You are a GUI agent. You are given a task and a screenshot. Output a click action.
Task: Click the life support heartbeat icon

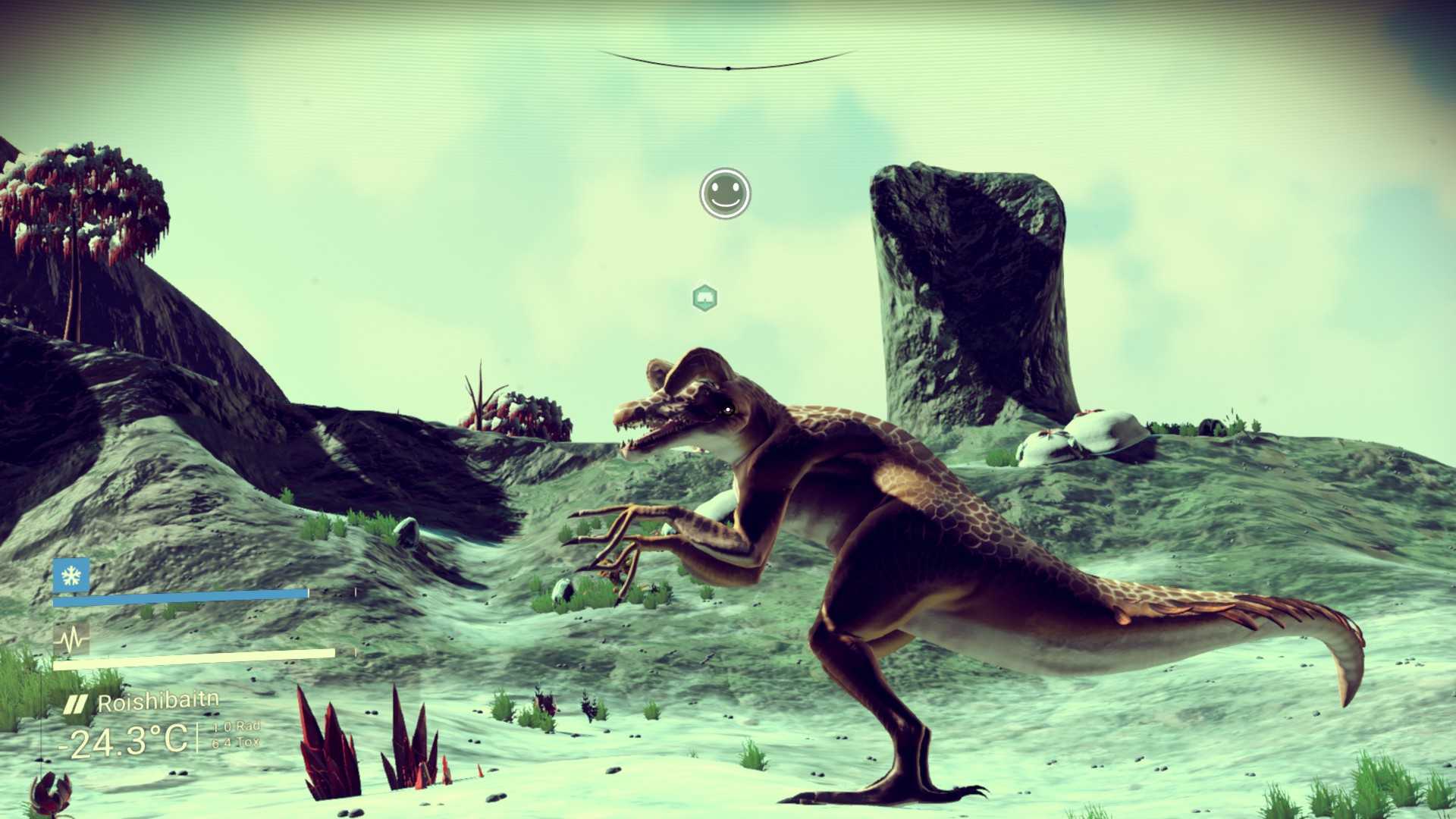[71, 640]
